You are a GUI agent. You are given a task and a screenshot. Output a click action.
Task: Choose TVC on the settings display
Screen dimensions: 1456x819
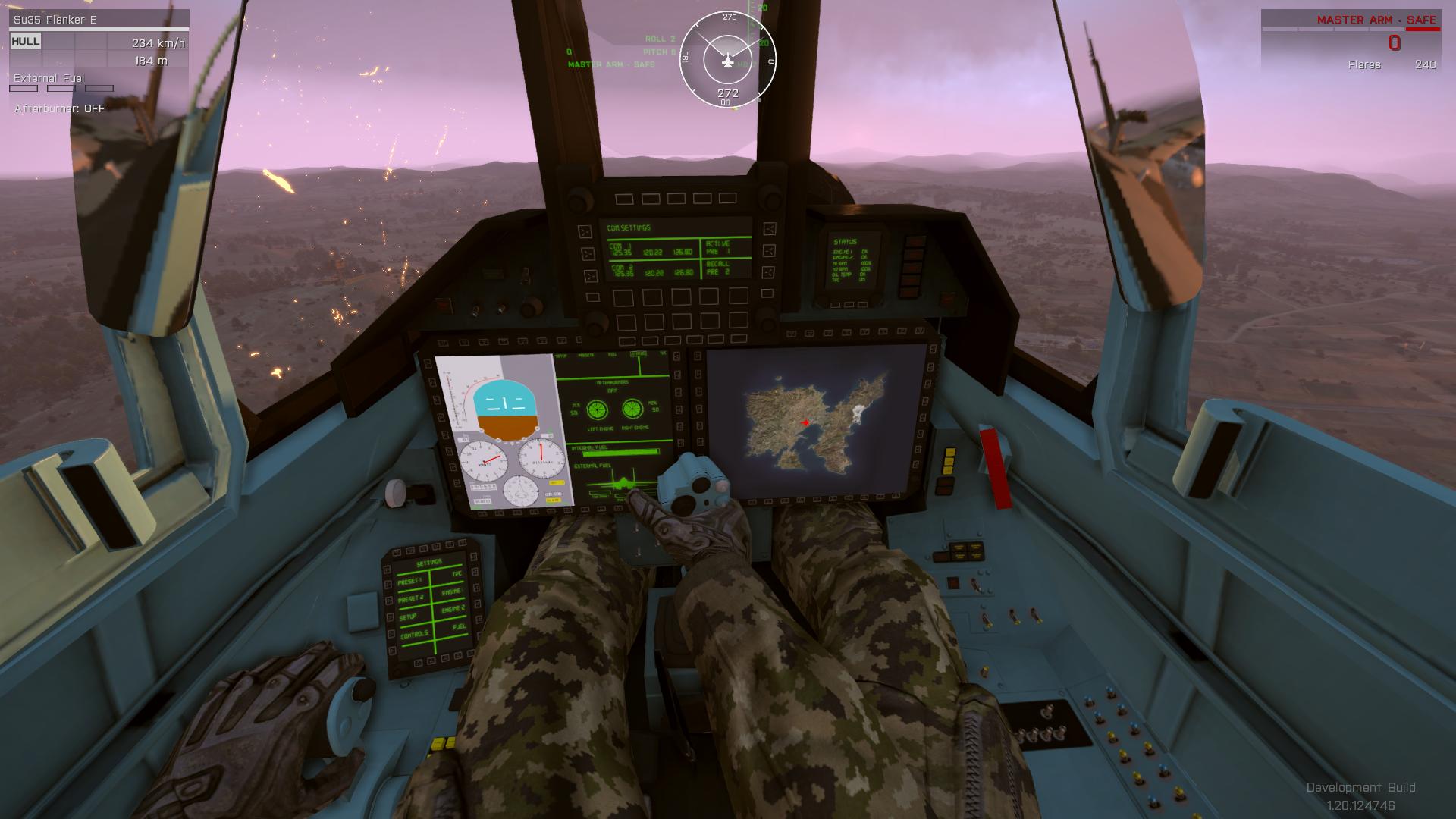pos(457,574)
